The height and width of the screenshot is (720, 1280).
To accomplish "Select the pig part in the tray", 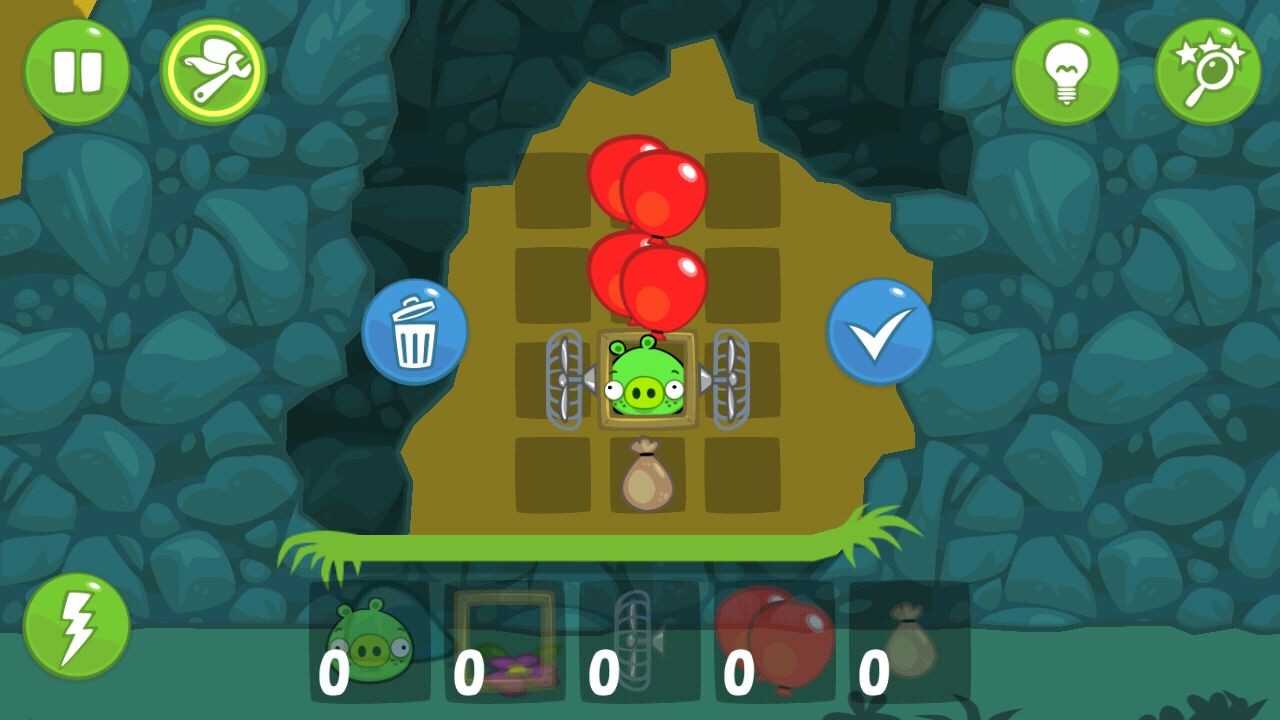I will click(369, 642).
